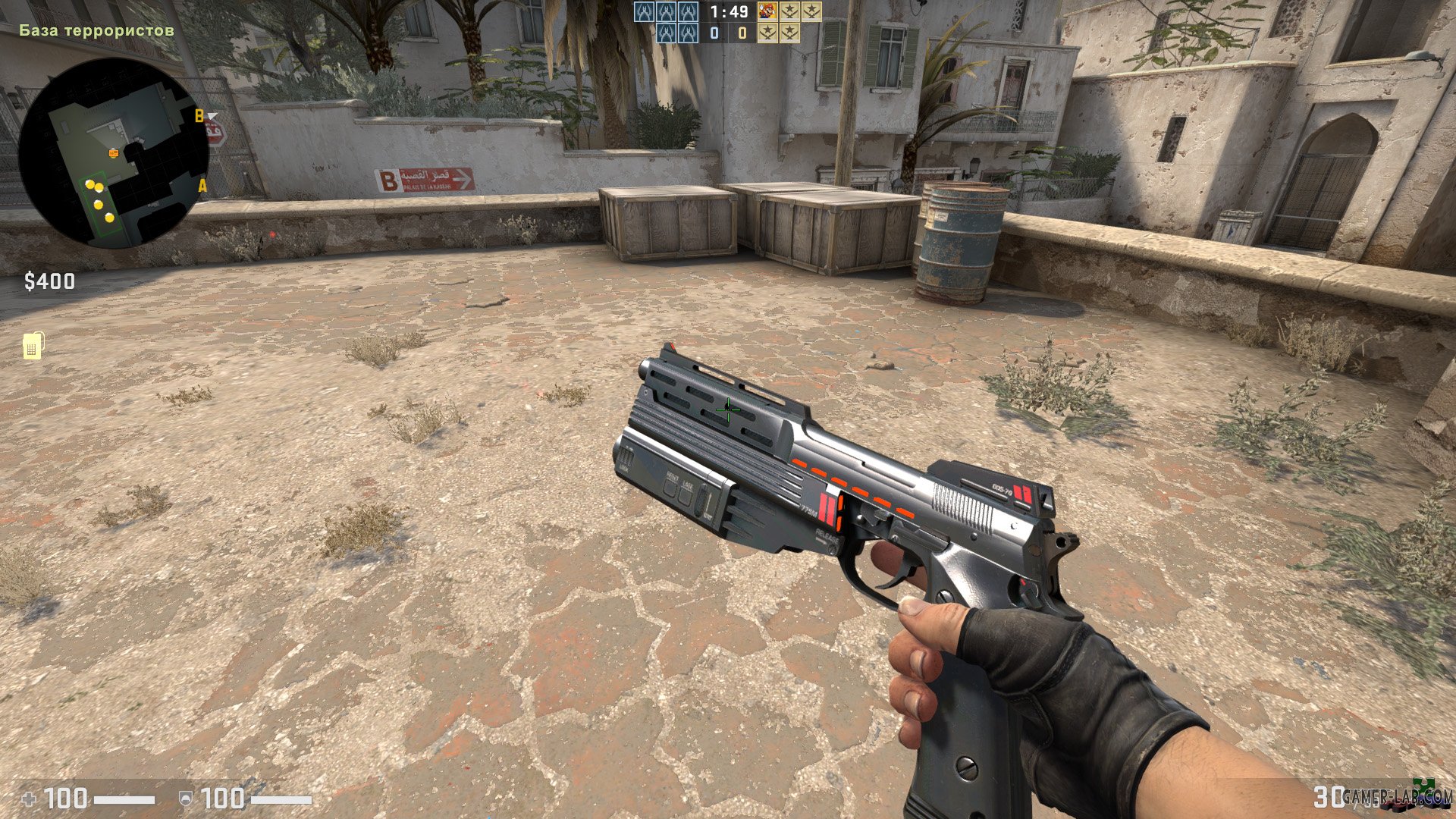Viewport: 1456px width, 819px height.
Task: Click the gamer-lab.com watermark
Action: 1395,795
